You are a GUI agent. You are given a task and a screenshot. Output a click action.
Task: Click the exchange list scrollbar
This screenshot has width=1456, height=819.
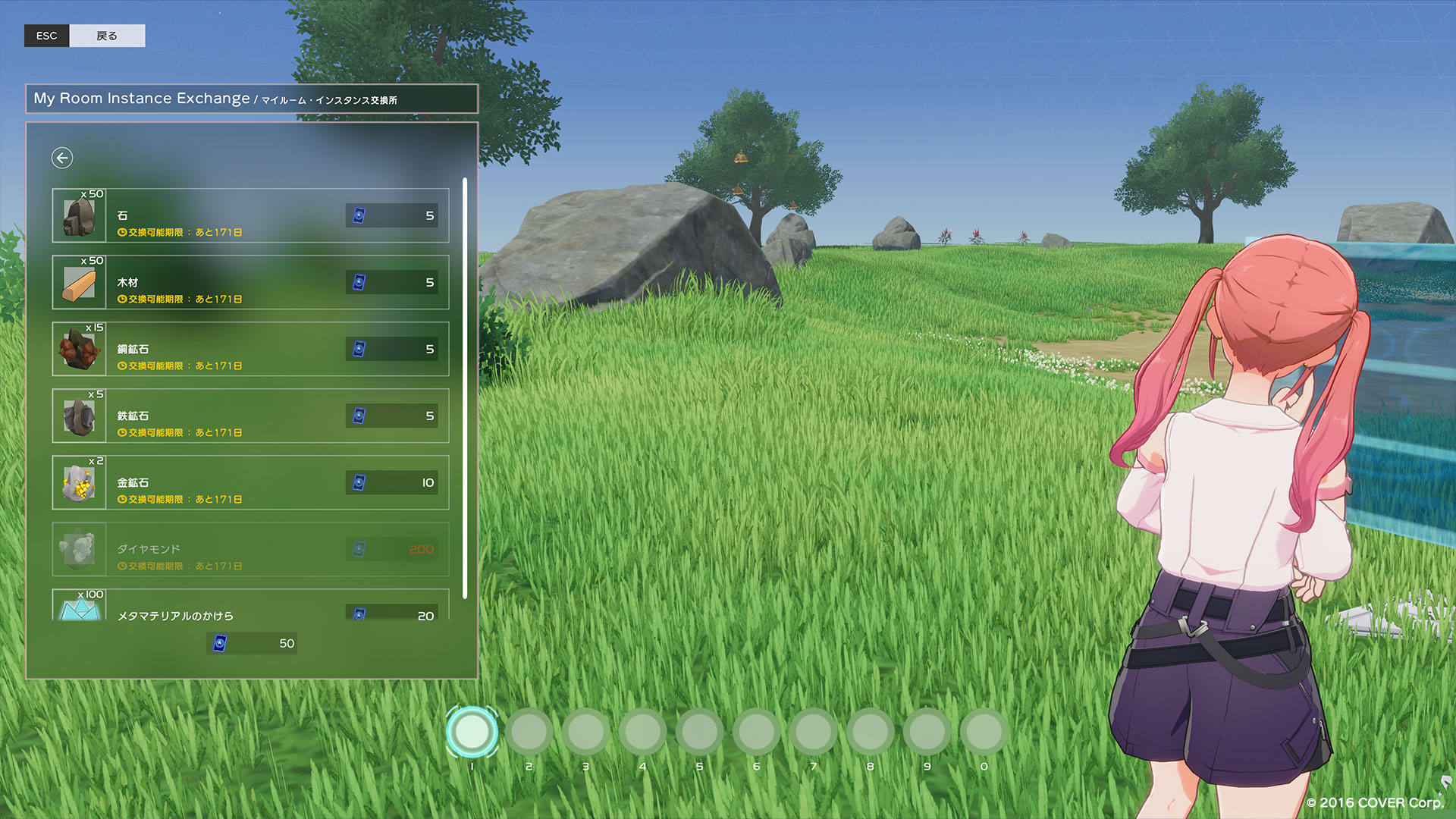(465, 387)
